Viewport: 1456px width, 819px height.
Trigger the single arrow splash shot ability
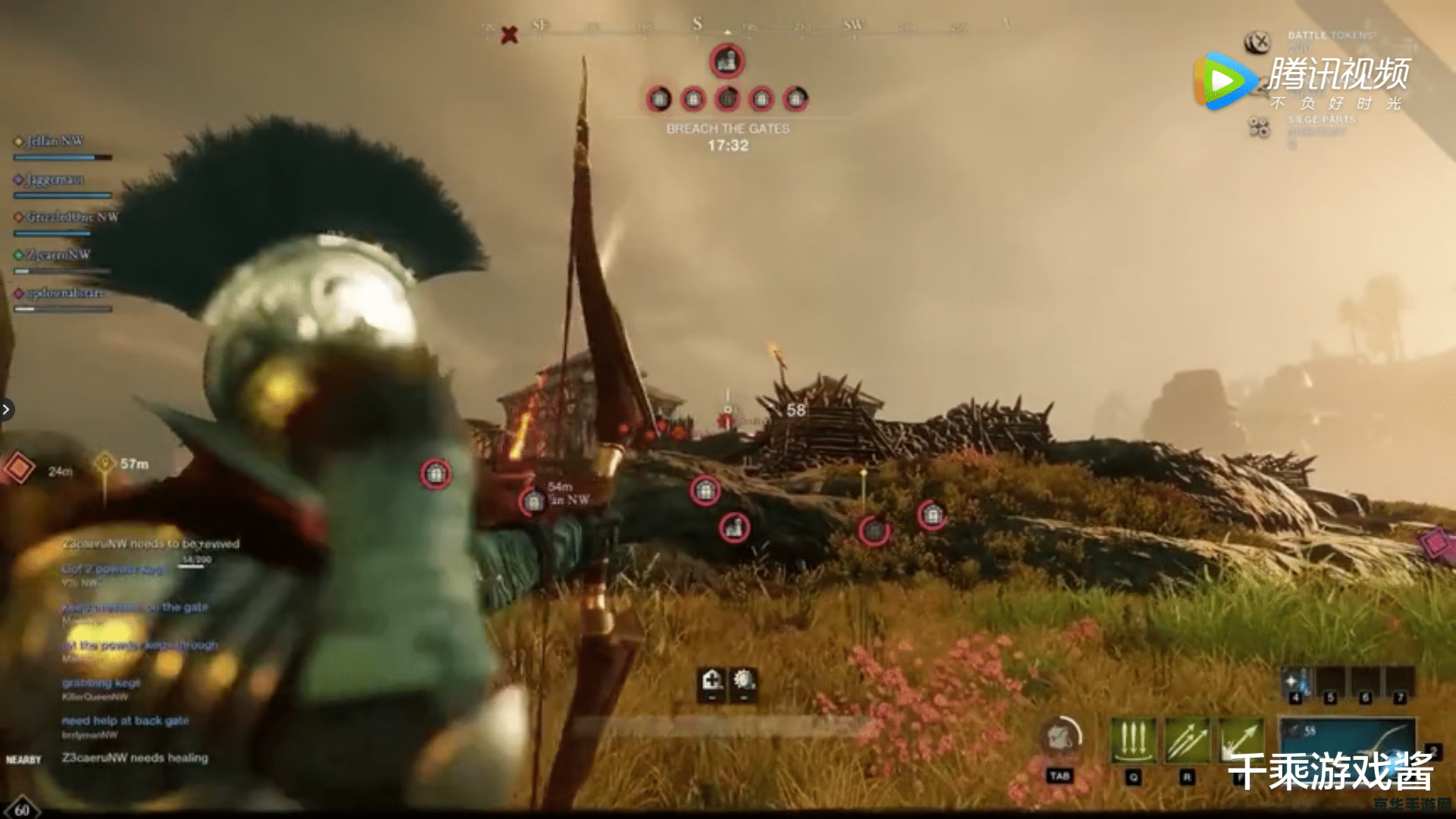coord(1241,741)
